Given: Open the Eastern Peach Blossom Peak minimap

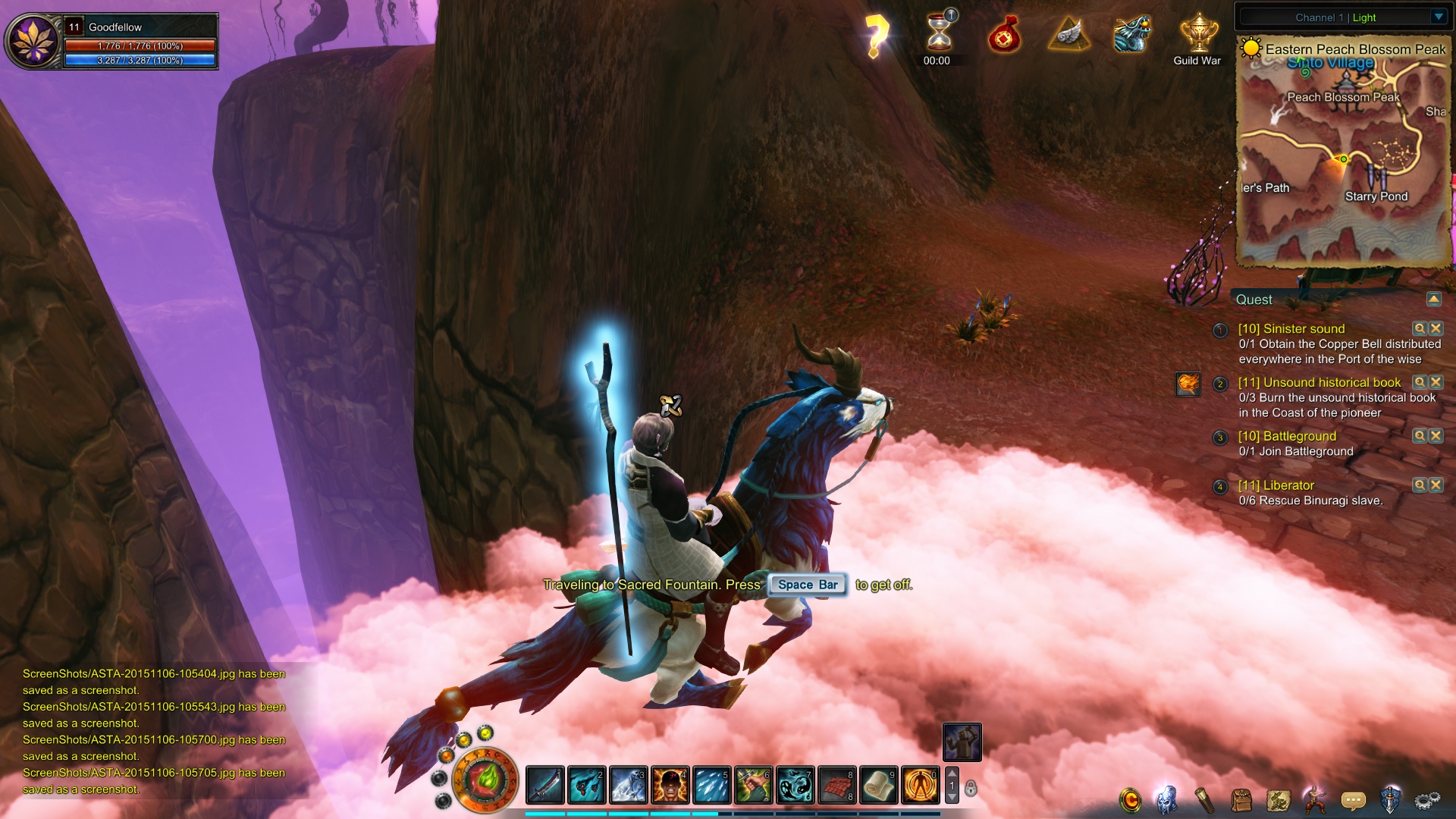Looking at the screenshot, I should tap(1344, 152).
